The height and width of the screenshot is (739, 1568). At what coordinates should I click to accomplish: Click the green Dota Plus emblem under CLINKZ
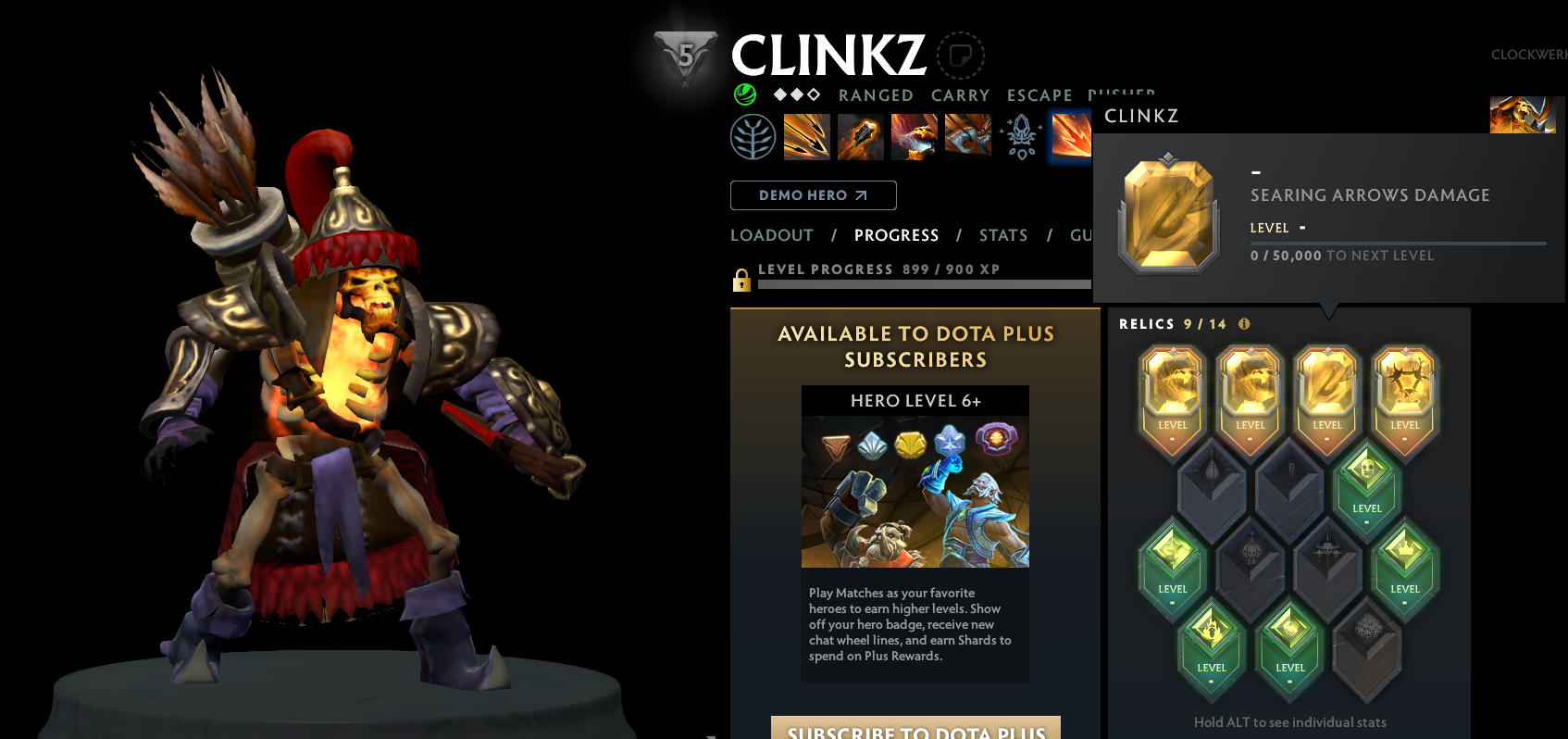coord(743,94)
